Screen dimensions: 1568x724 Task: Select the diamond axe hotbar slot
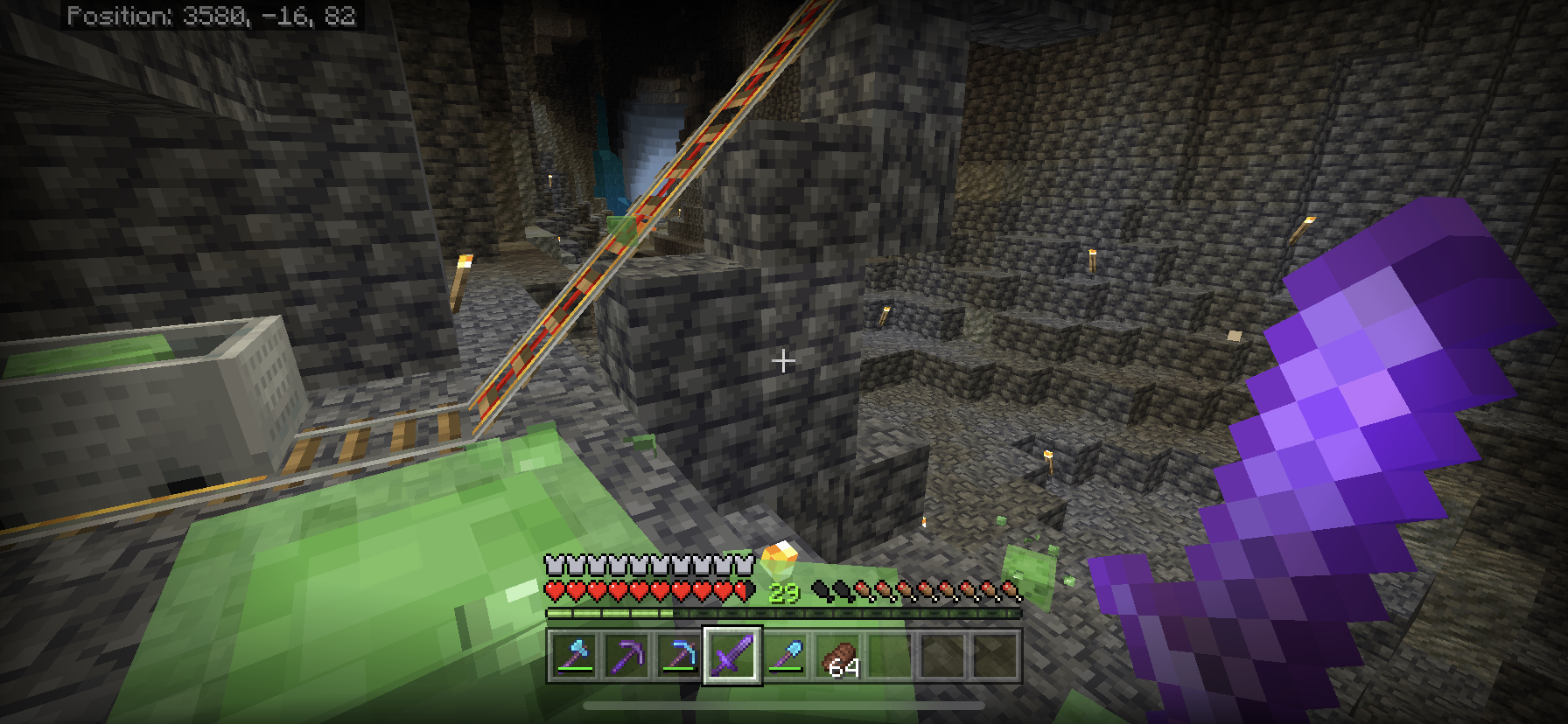pyautogui.click(x=574, y=656)
